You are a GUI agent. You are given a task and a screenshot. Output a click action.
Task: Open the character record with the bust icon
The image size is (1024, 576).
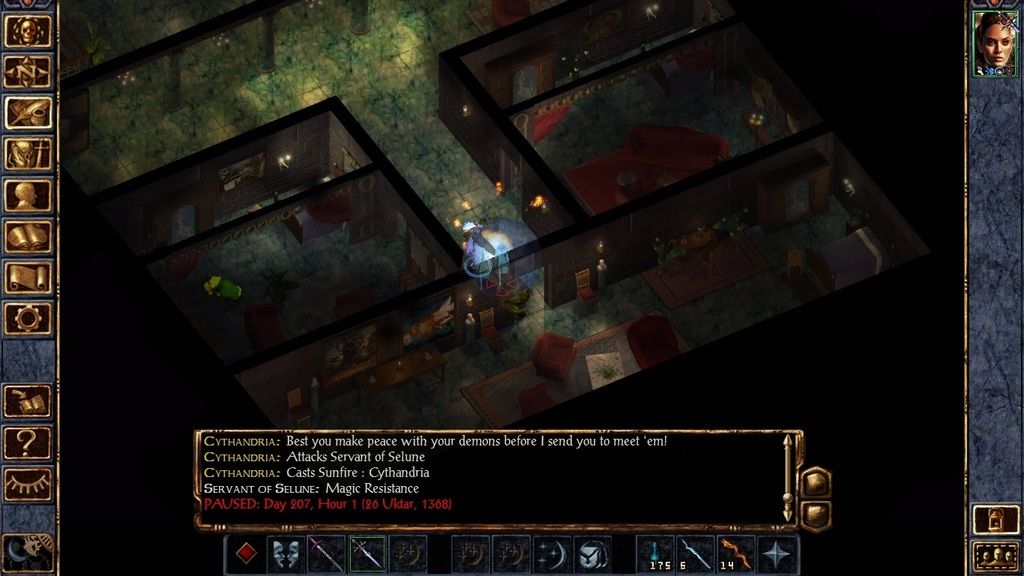tap(28, 195)
